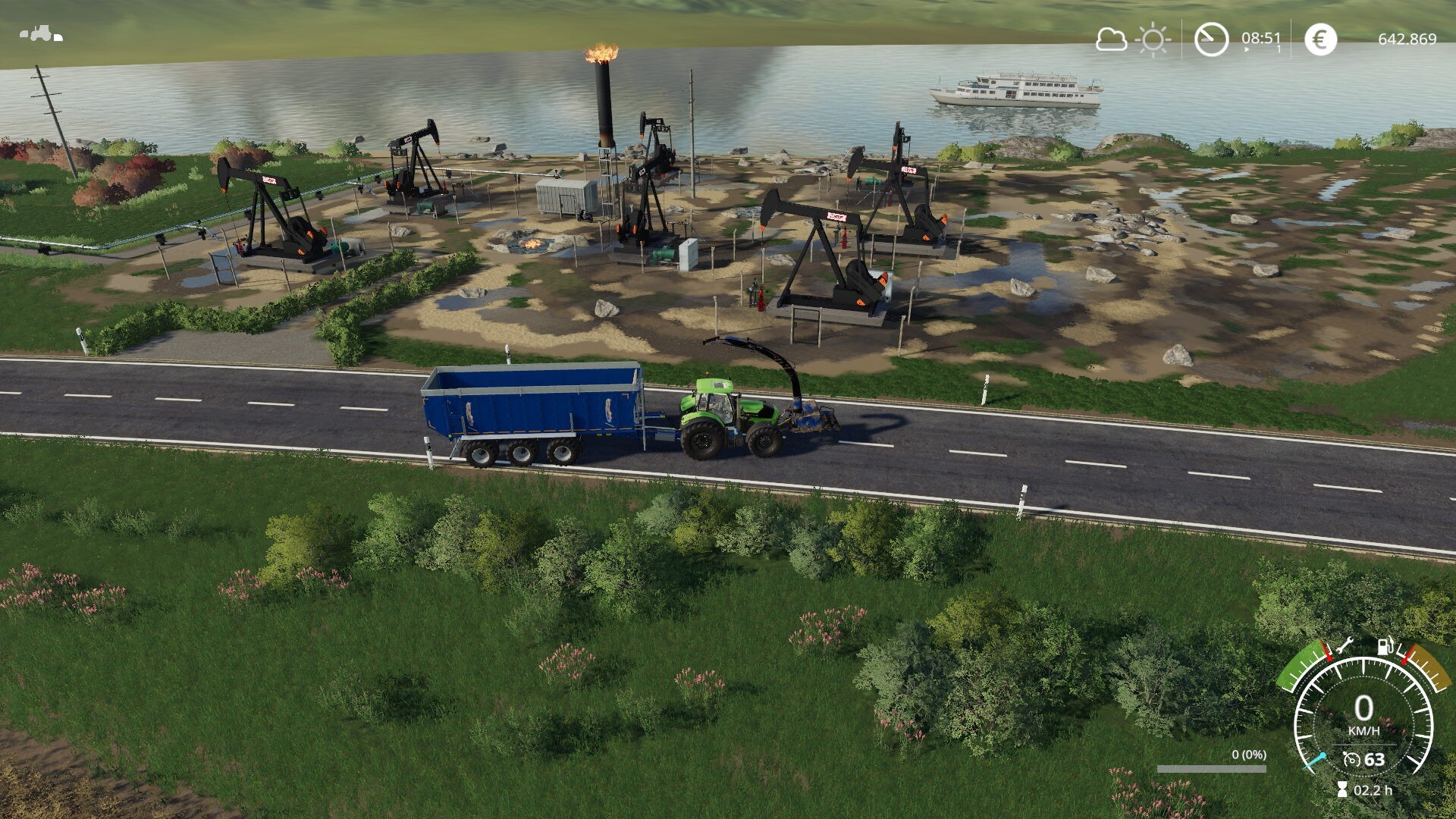Viewport: 1456px width, 819px height.
Task: Select the fuel pump gauge icon
Action: coord(1385,647)
